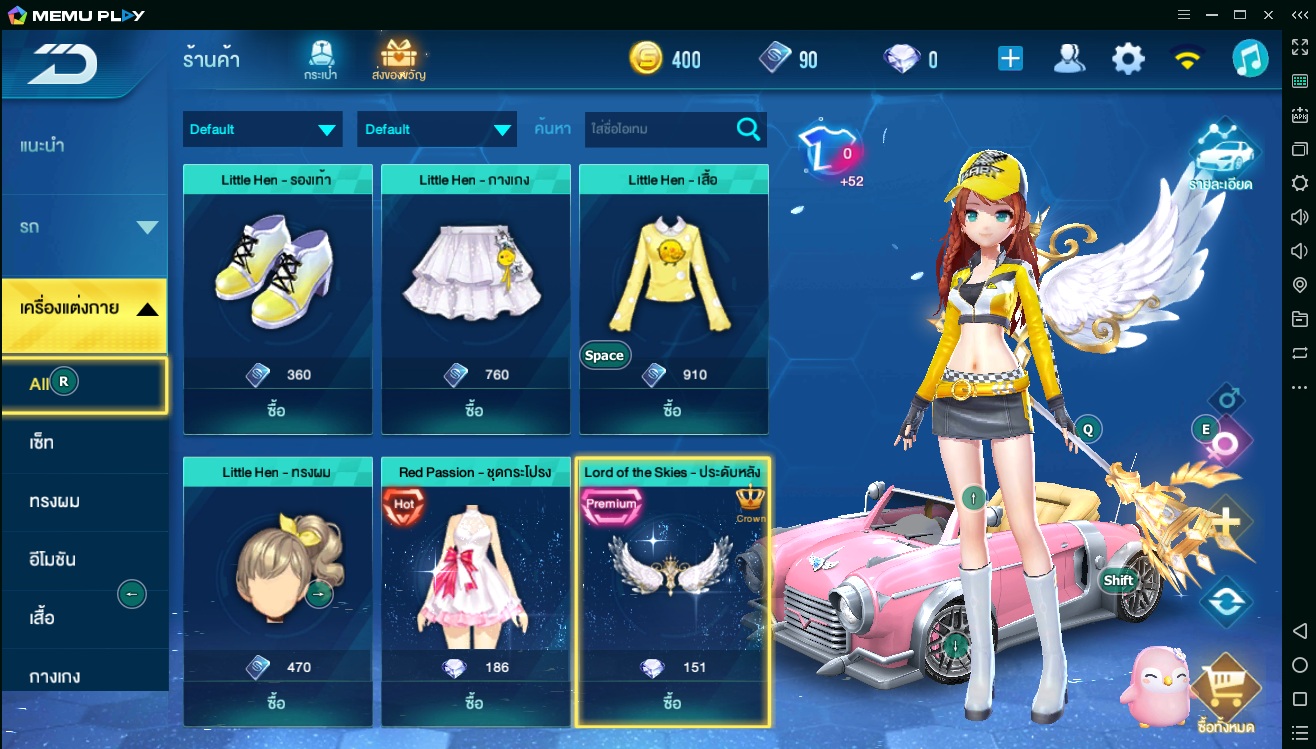Open the friends profile icon

point(1069,59)
